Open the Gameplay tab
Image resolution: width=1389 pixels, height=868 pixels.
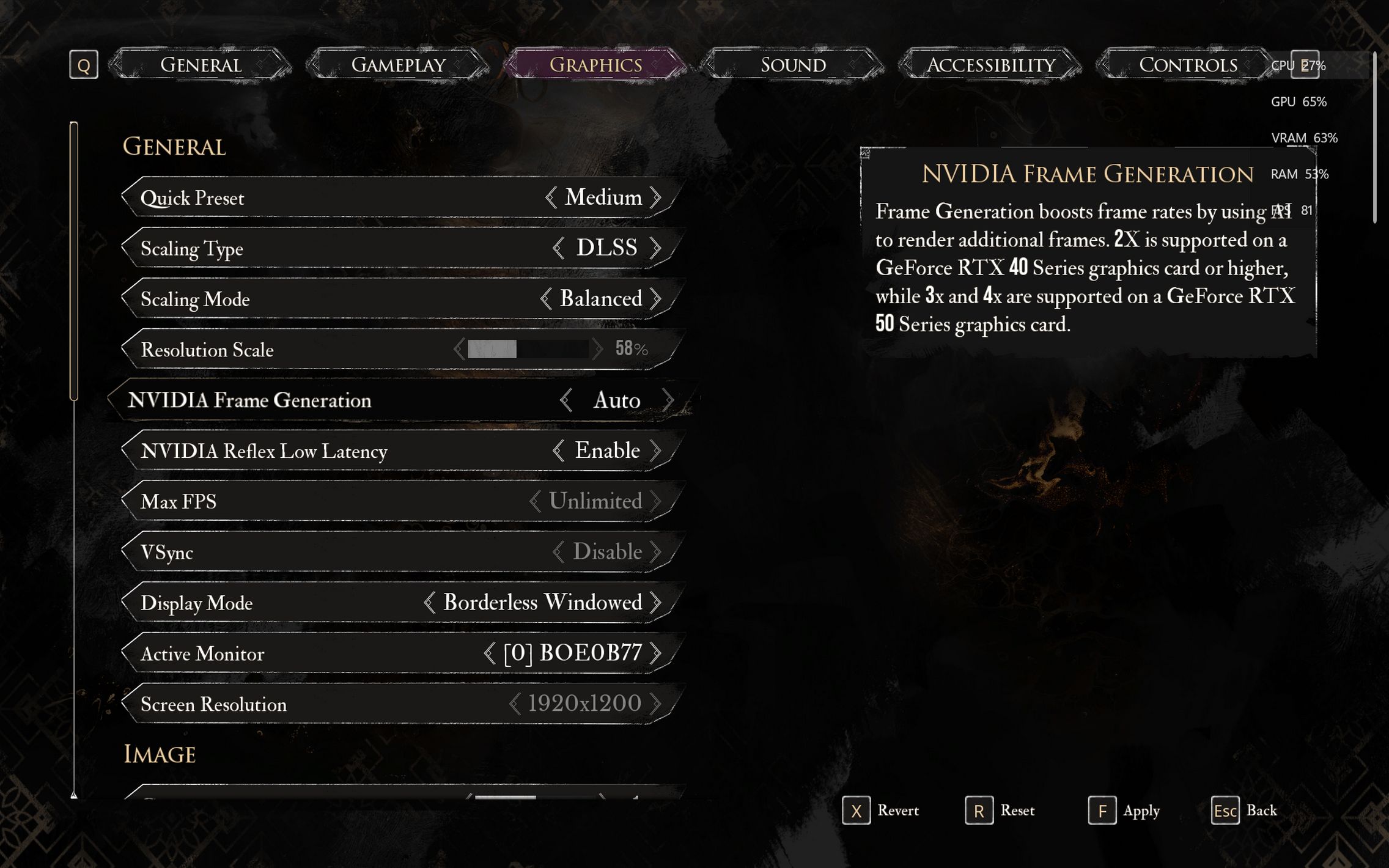pos(398,65)
